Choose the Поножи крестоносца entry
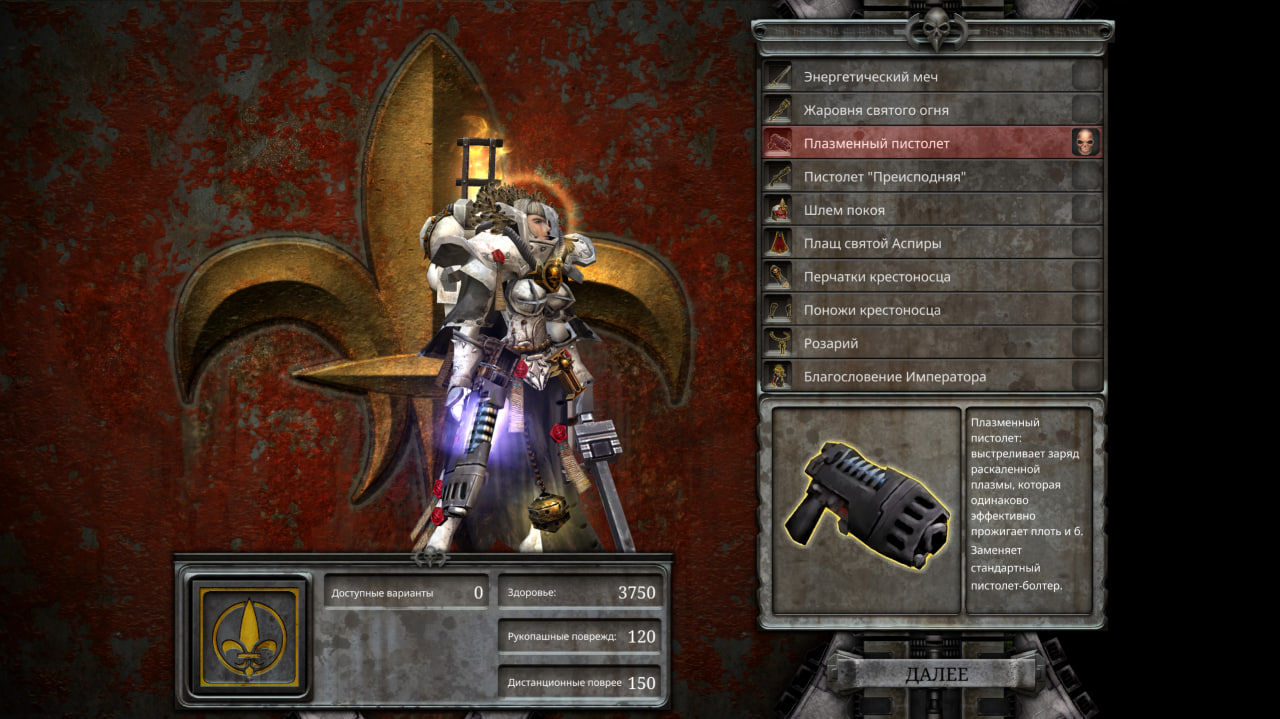This screenshot has height=719, width=1280. click(x=915, y=310)
